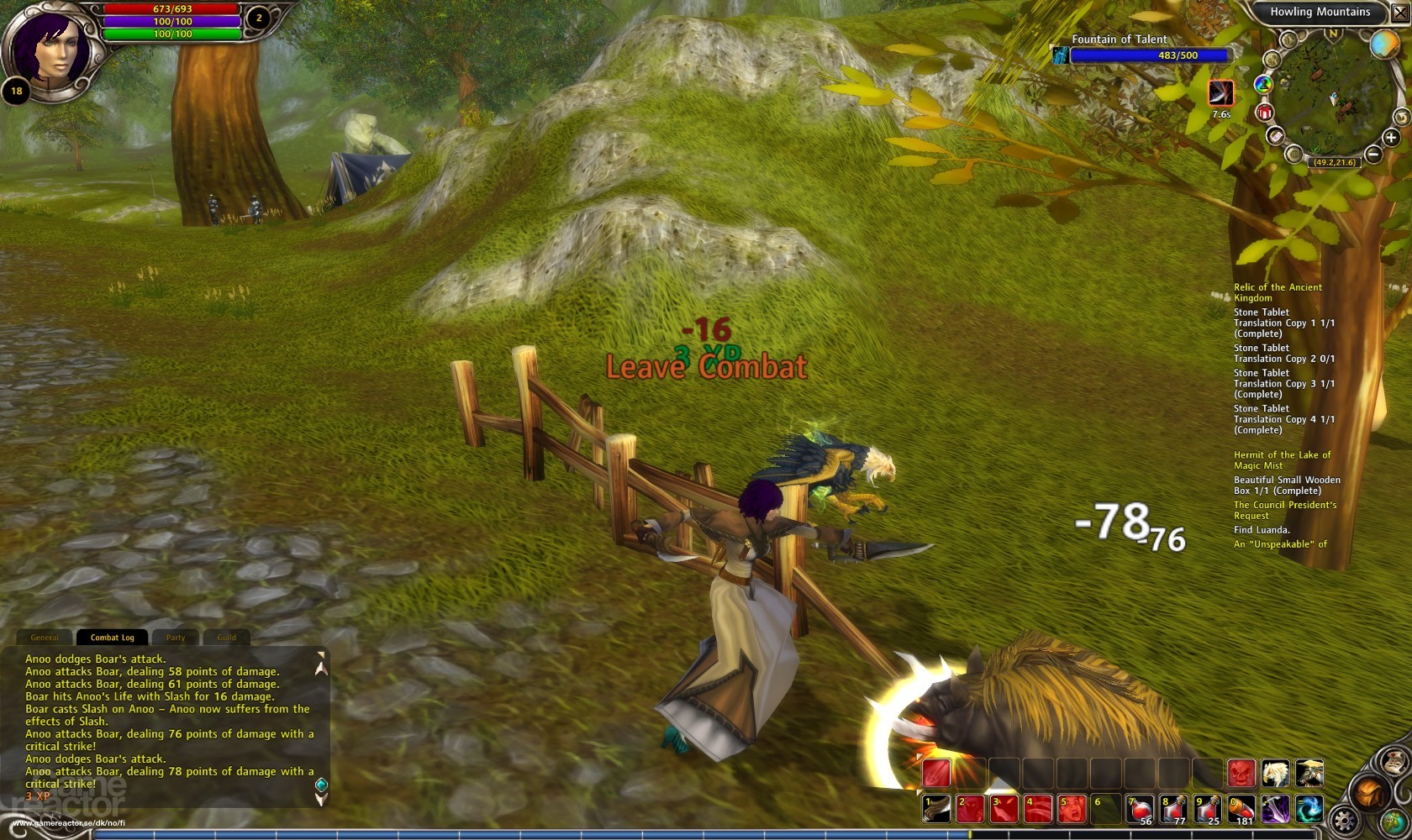Switch to the General chat tab
The image size is (1412, 840).
point(45,638)
